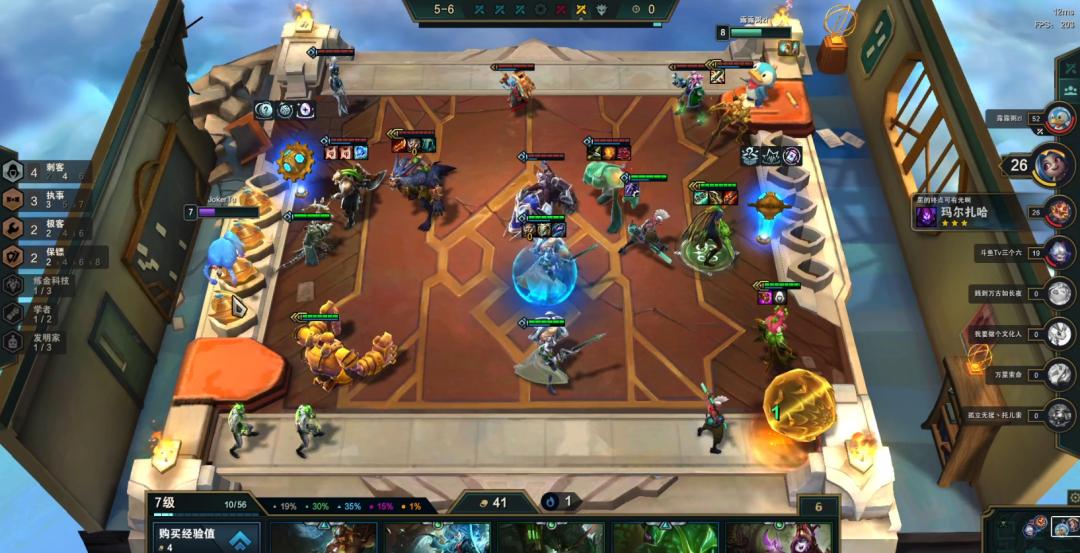Viewport: 1080px width, 553px height.
Task: Select eliminated player 万里奔命
Action: pyautogui.click(x=1058, y=374)
